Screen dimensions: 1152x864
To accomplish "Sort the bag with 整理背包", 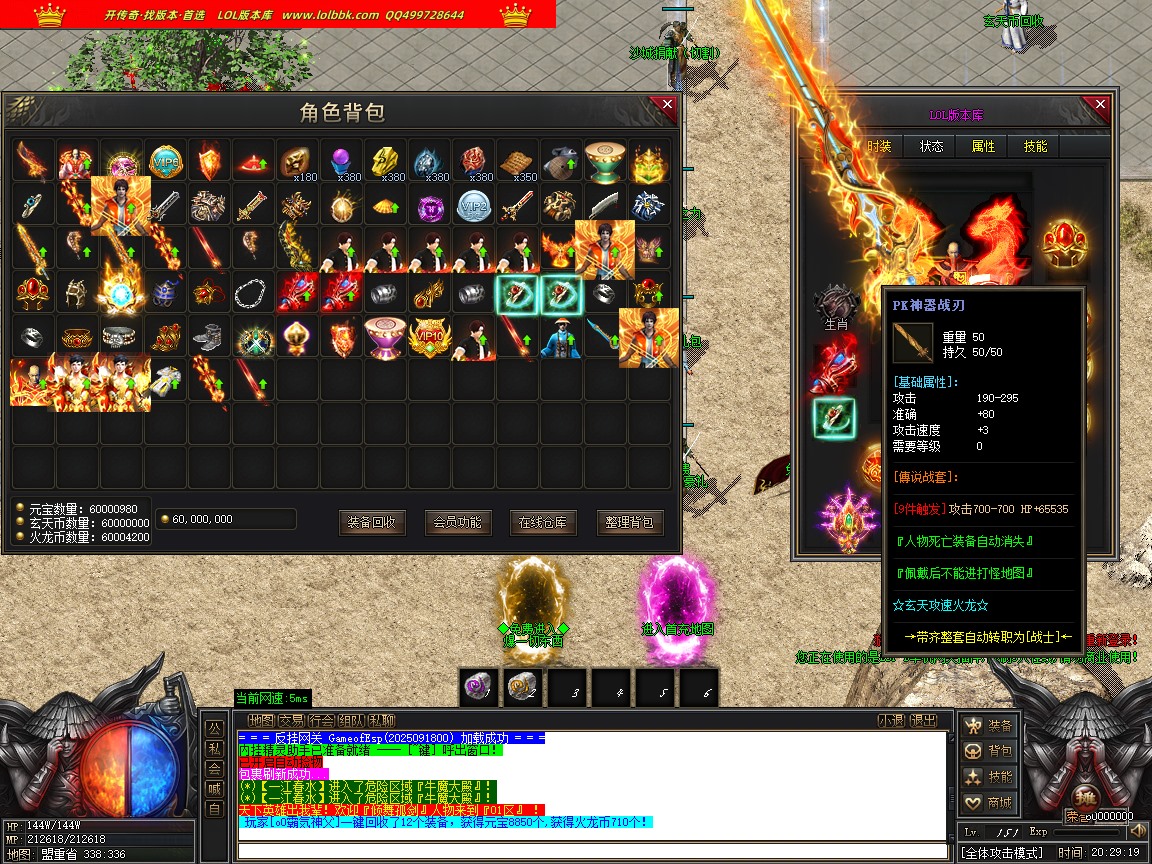I will (x=630, y=522).
